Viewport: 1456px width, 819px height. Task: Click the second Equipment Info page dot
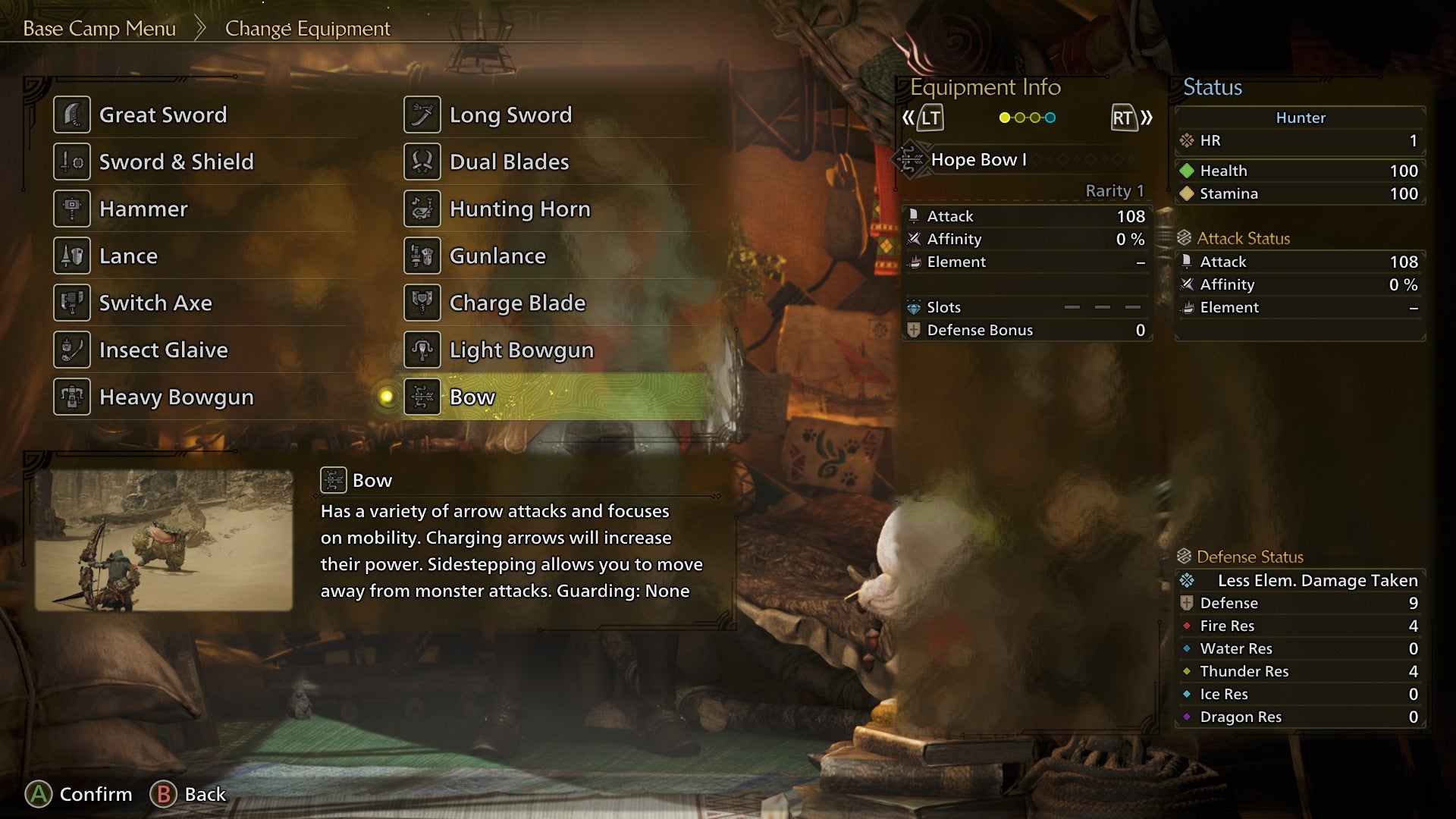pos(1019,118)
